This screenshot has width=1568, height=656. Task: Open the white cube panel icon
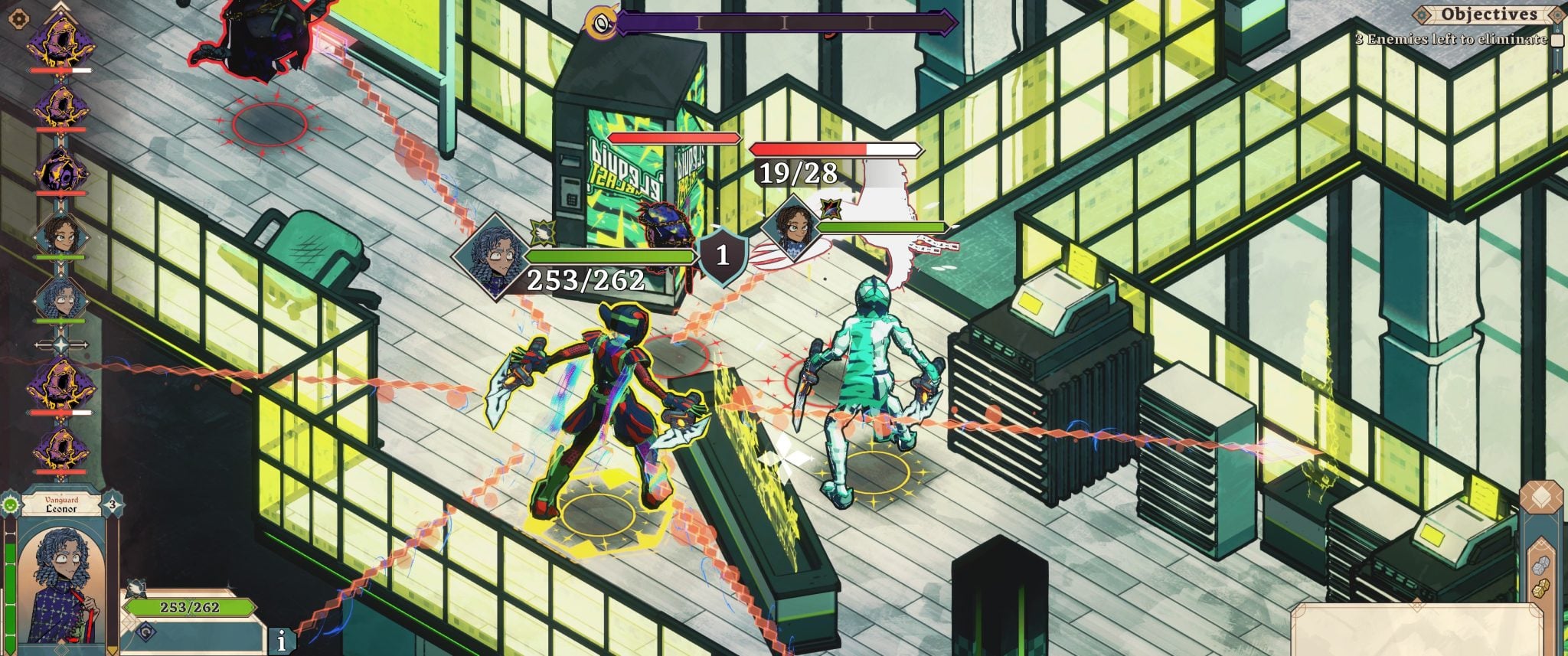click(1541, 497)
